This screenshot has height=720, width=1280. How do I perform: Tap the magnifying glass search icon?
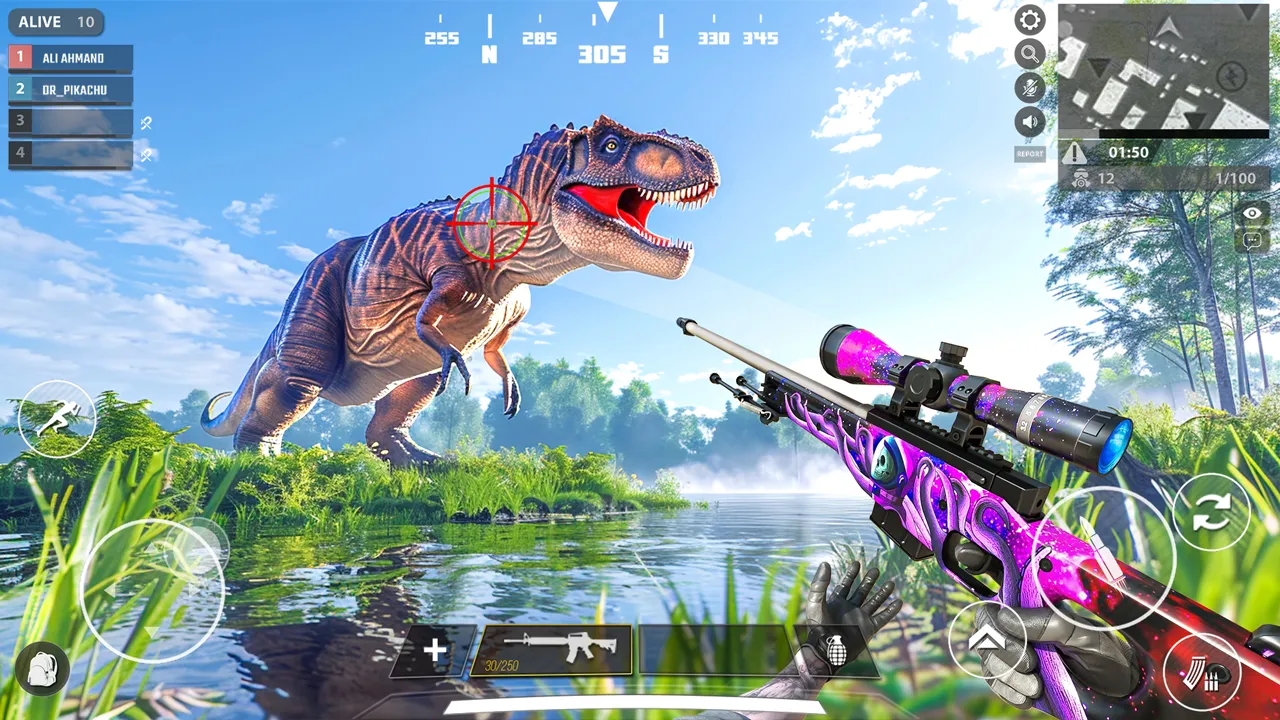click(x=1030, y=54)
